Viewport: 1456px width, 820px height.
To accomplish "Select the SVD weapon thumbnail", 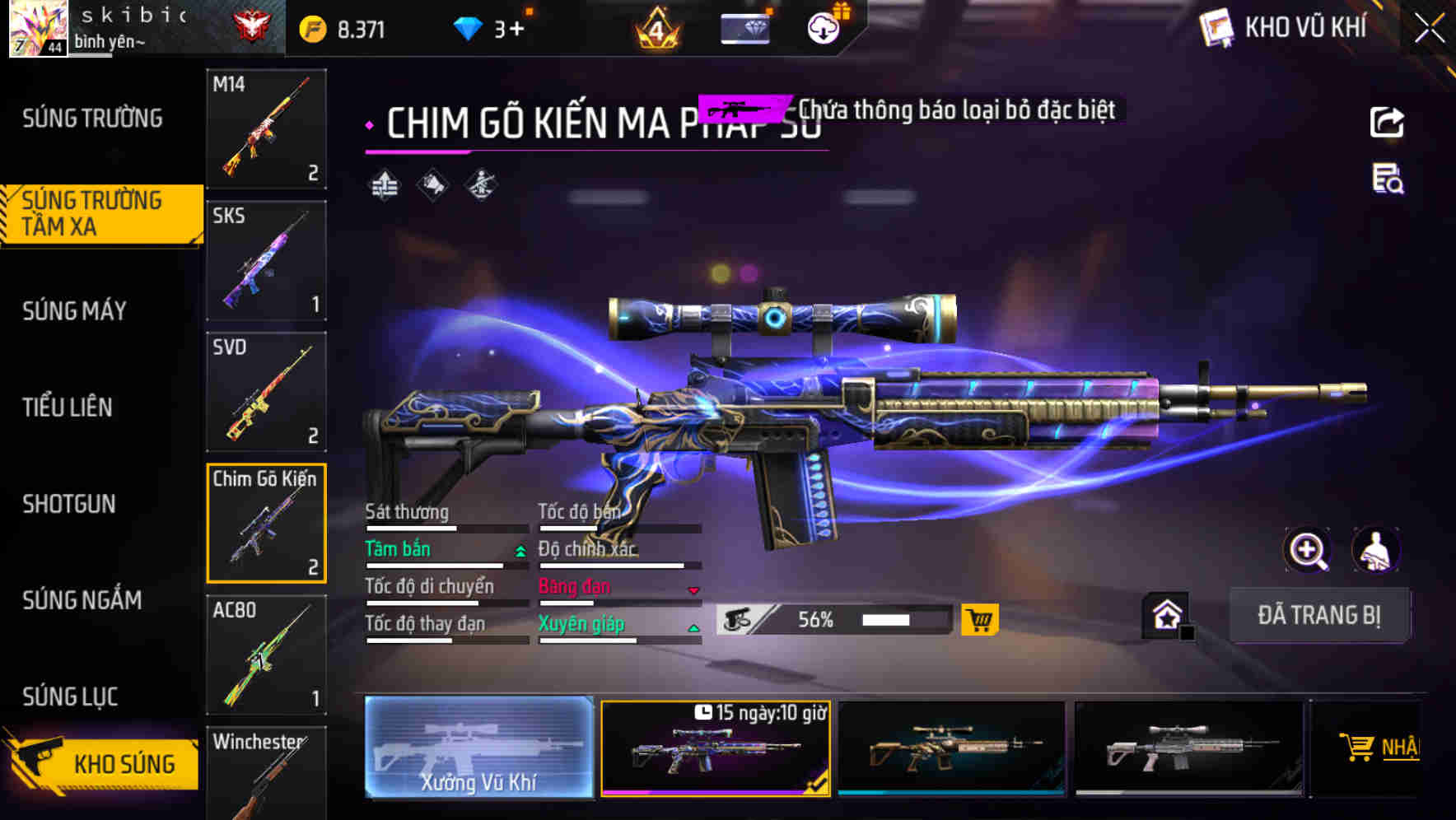I will tap(266, 393).
